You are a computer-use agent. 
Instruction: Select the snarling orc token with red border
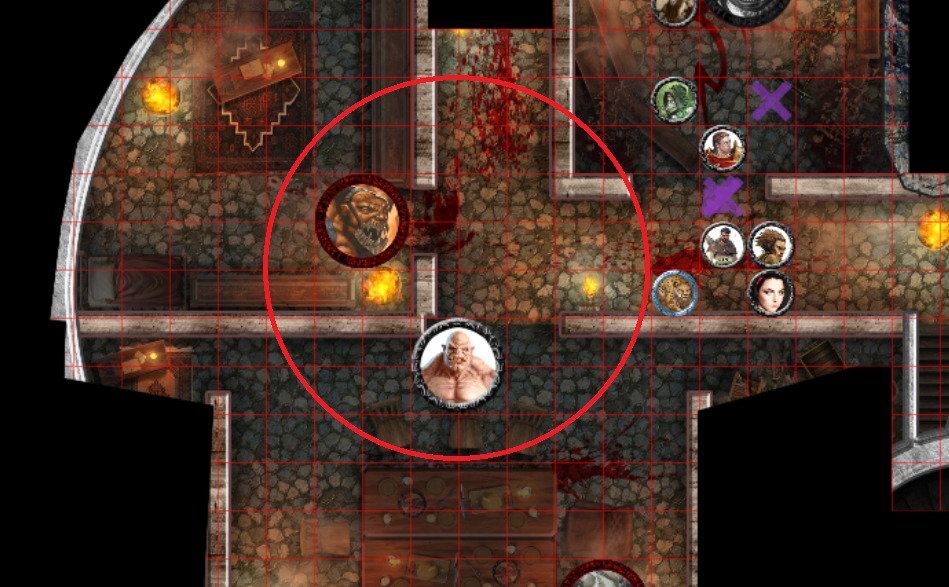[362, 221]
